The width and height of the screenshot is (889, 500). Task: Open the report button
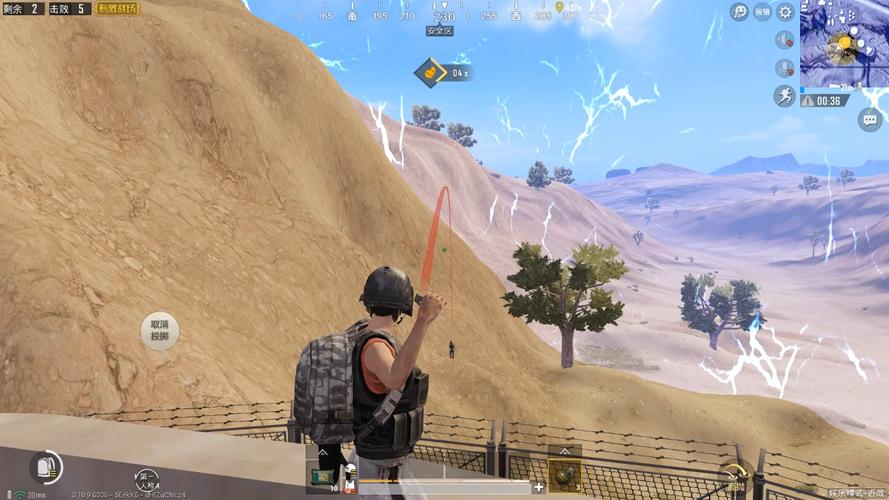click(763, 12)
